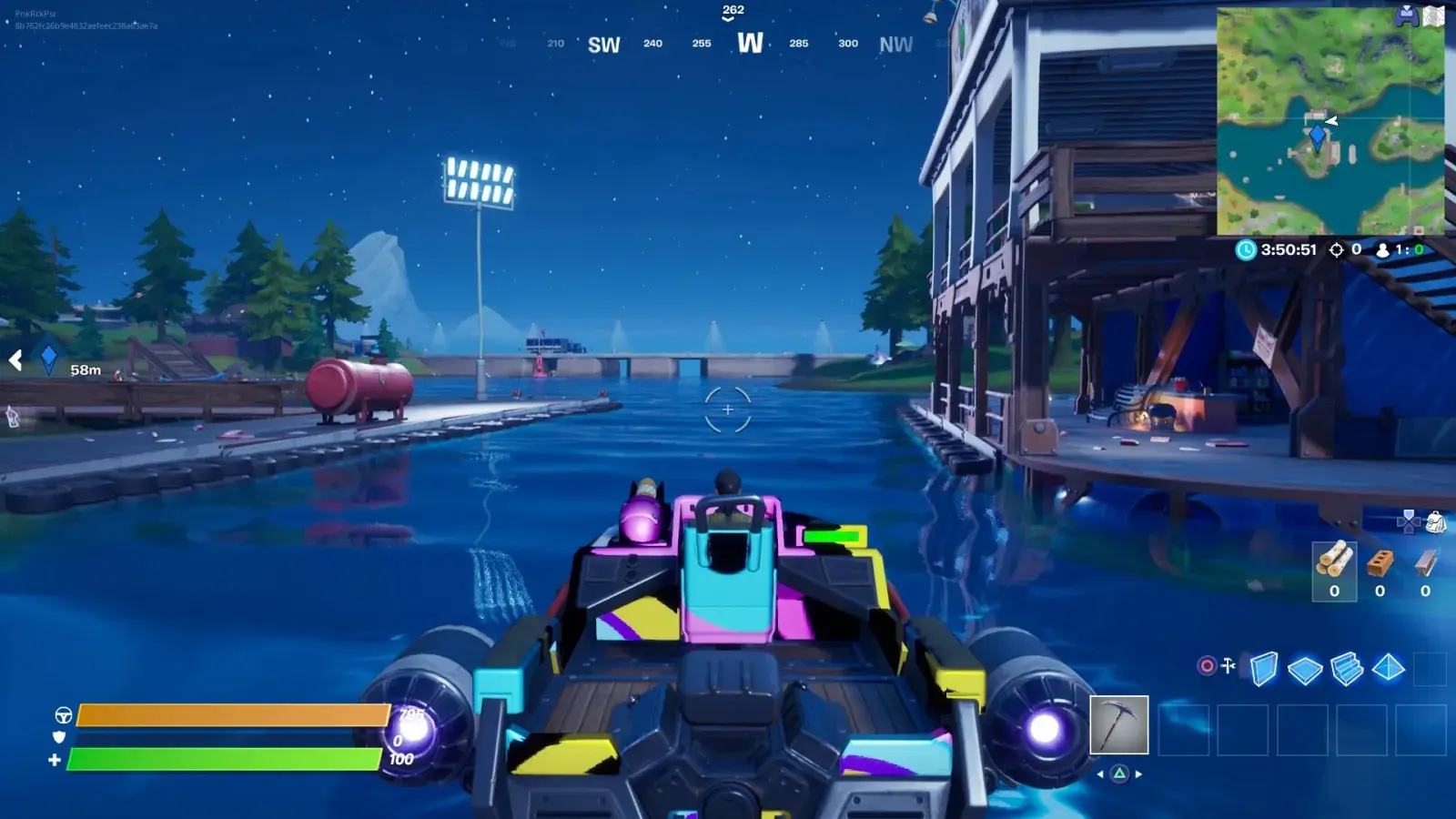Click the edit tool crossed-tools icon

[1228, 664]
